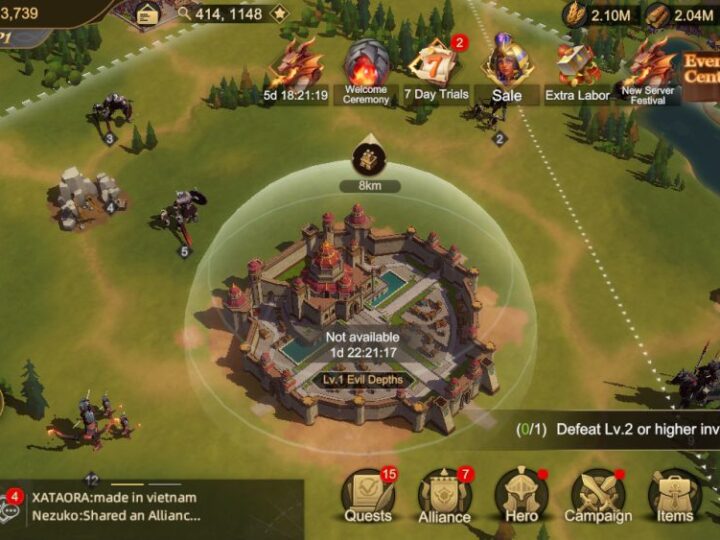This screenshot has width=720, height=540.
Task: Open the Quests menu
Action: pos(368,495)
